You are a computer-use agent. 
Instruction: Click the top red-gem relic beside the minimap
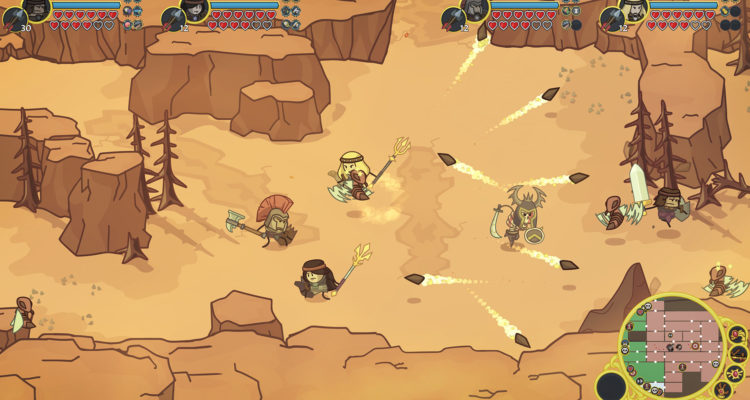(736, 333)
